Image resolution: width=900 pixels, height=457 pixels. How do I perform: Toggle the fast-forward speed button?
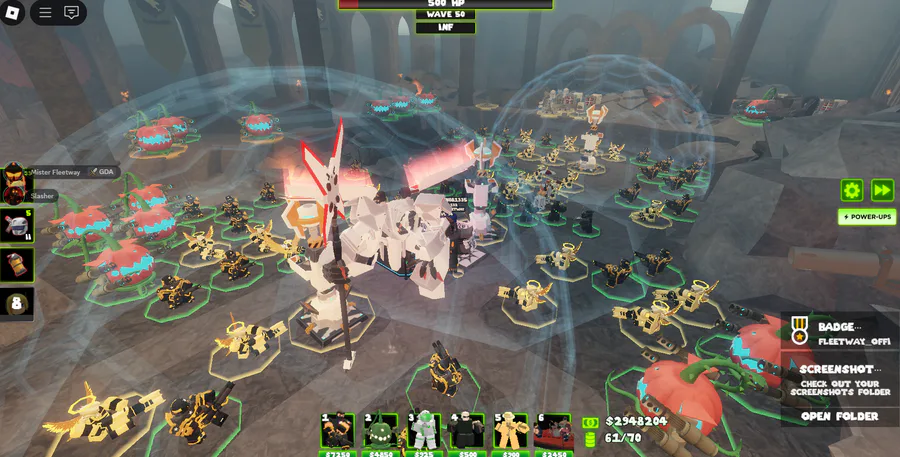tap(882, 190)
